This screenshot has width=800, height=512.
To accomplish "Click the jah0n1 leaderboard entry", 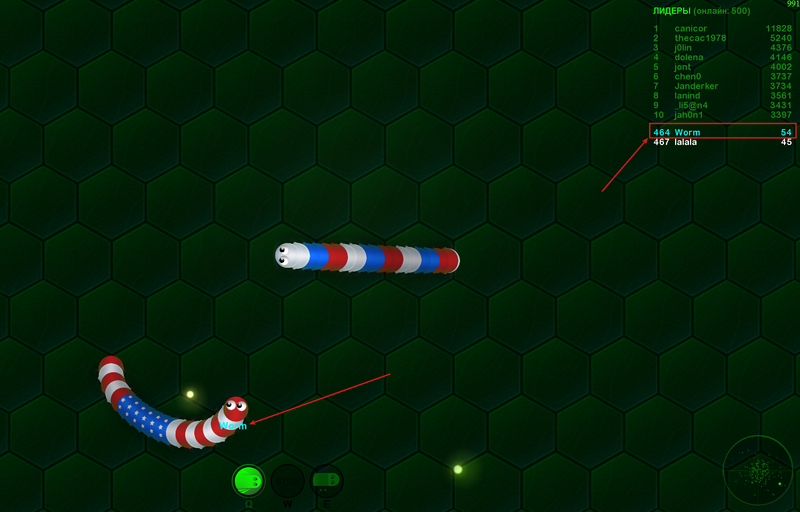I will (722, 115).
